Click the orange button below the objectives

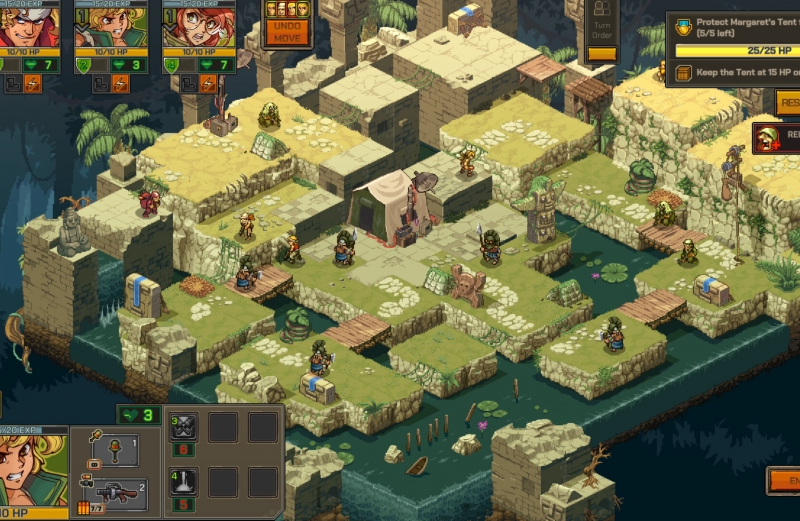pyautogui.click(x=787, y=101)
